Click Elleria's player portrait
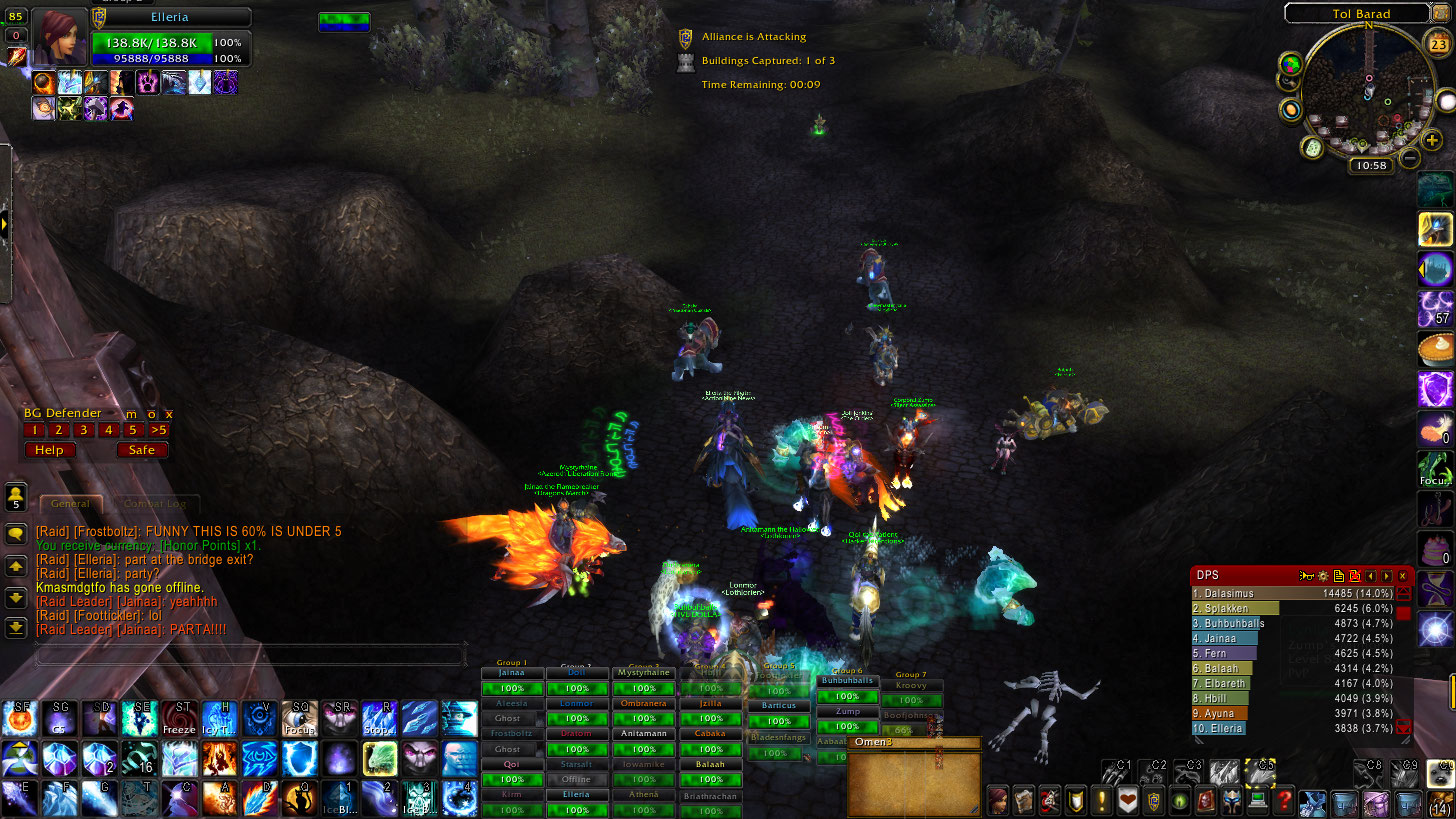This screenshot has width=1456, height=819. [x=59, y=38]
